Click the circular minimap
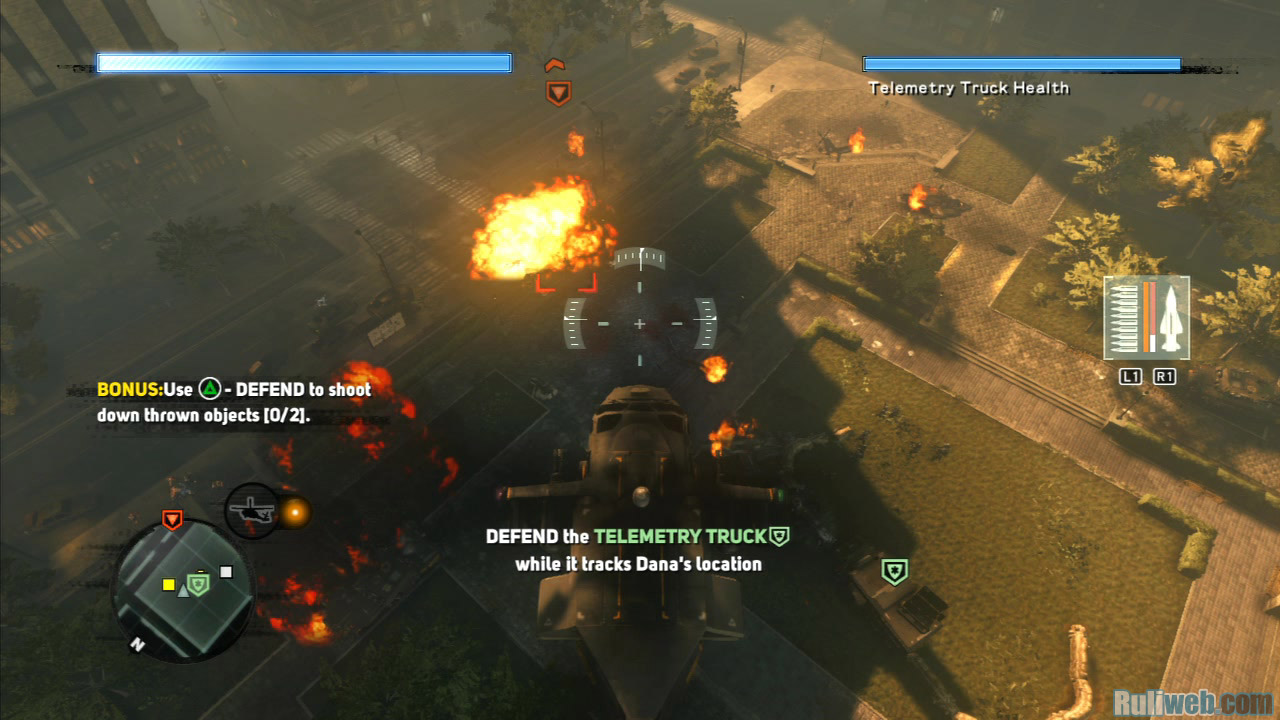Image resolution: width=1280 pixels, height=720 pixels. [x=182, y=588]
